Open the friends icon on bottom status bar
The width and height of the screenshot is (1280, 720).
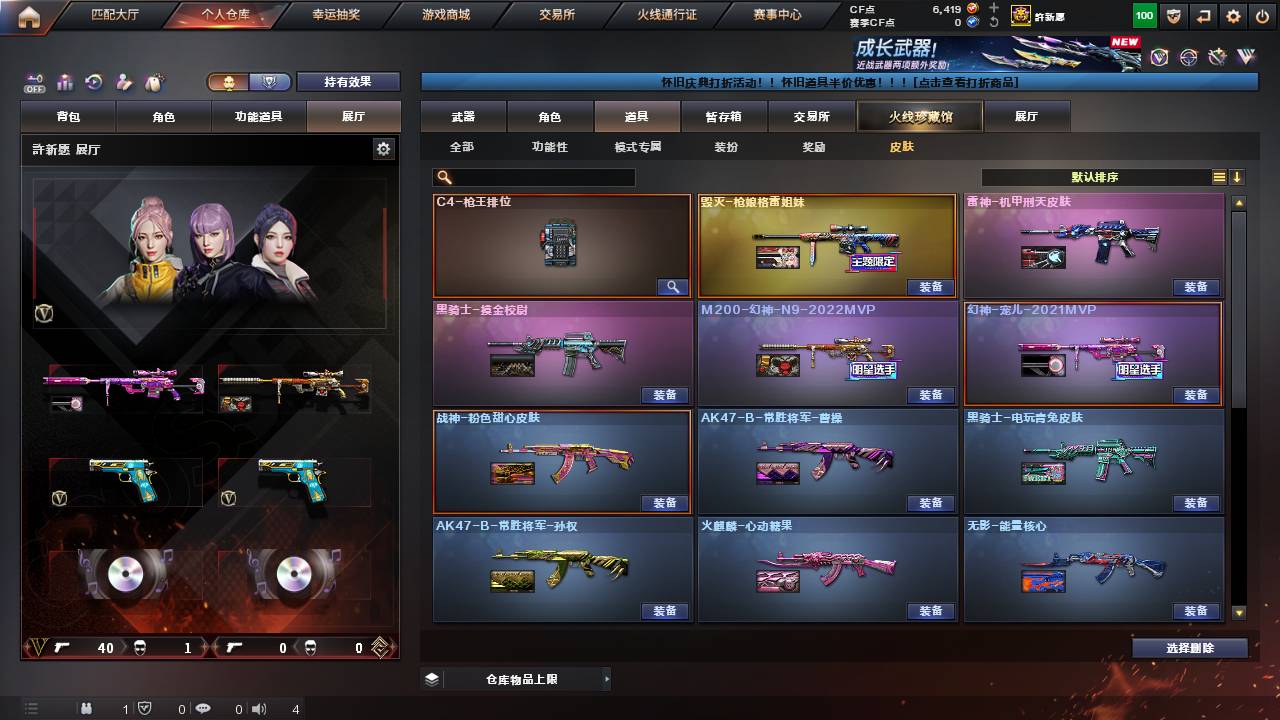pos(87,710)
